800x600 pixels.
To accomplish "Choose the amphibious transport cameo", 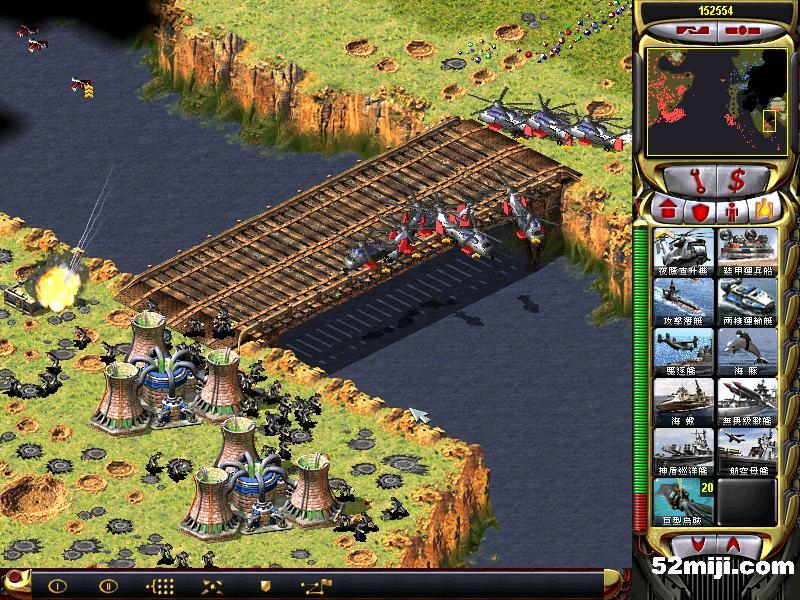I will (x=746, y=300).
